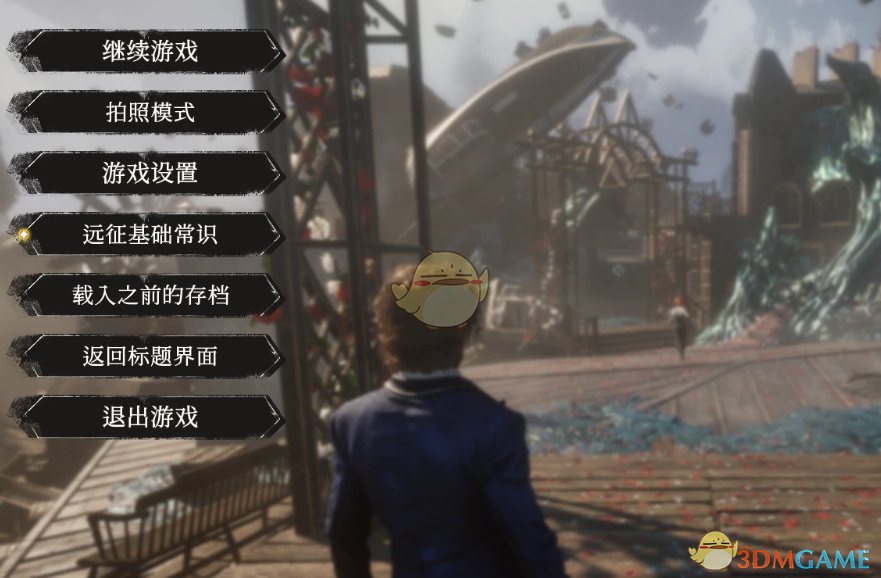The width and height of the screenshot is (881, 578).
Task: Open the 游戏设置 settings menu
Action: pyautogui.click(x=150, y=173)
